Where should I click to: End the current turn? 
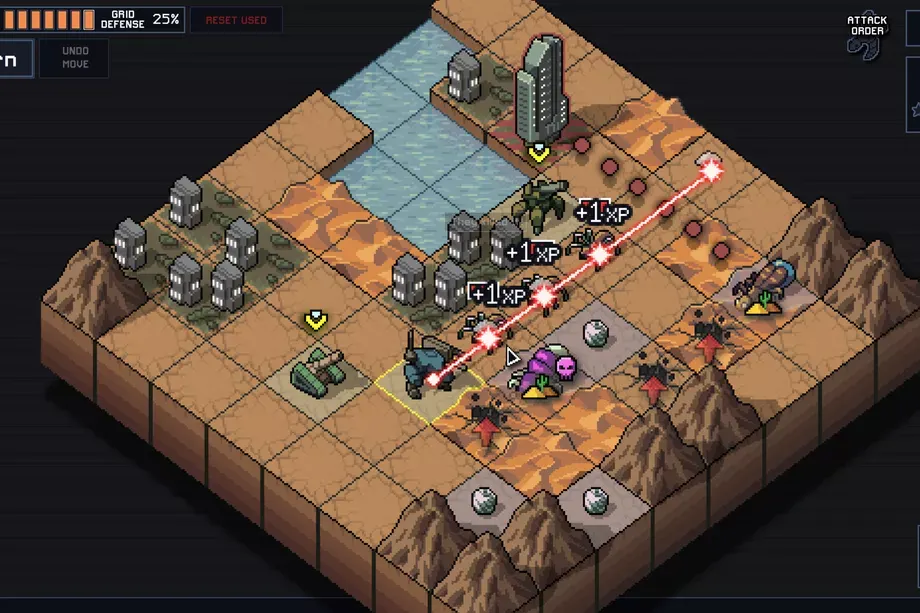coord(14,58)
